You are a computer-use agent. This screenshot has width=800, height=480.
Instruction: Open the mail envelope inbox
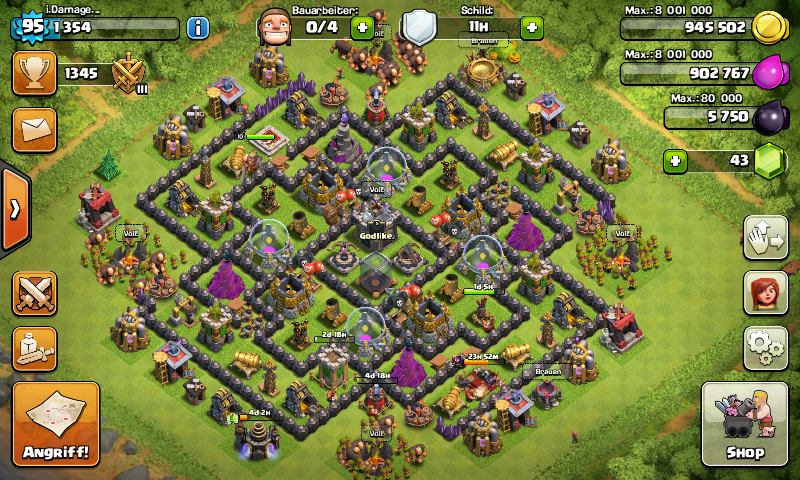pyautogui.click(x=33, y=129)
